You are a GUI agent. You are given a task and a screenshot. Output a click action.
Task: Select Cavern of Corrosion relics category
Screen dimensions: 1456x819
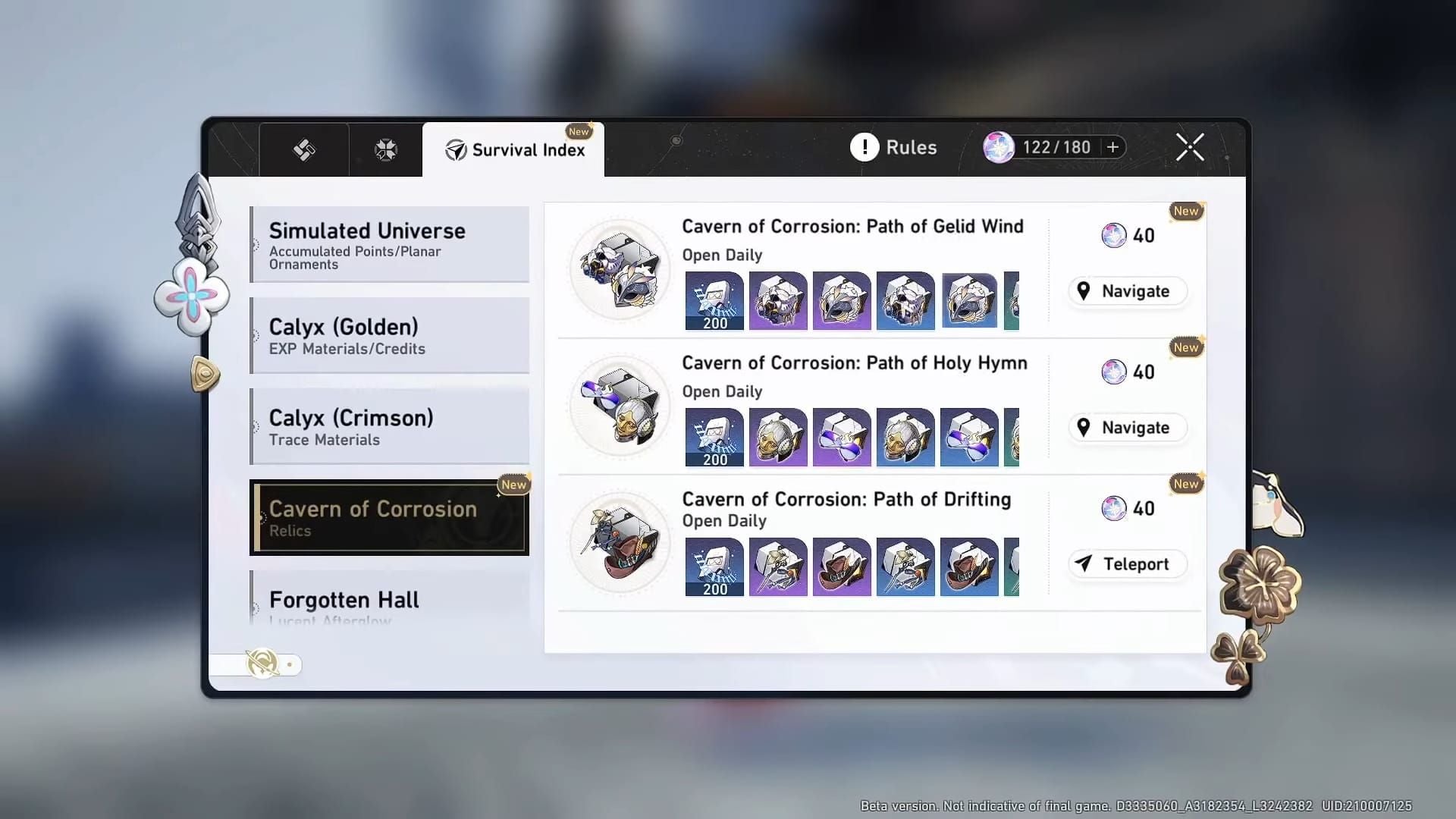coord(390,517)
